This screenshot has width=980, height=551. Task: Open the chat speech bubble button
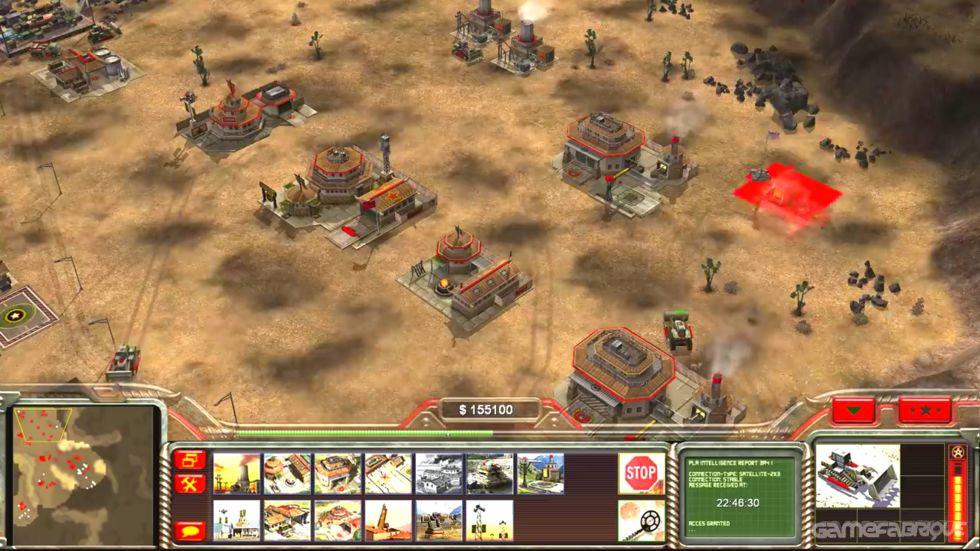click(x=188, y=530)
